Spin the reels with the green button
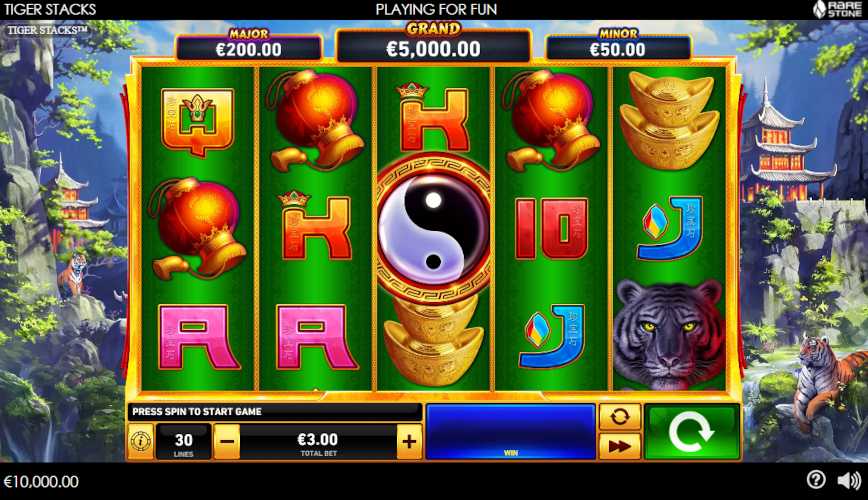Image resolution: width=868 pixels, height=500 pixels. click(691, 432)
